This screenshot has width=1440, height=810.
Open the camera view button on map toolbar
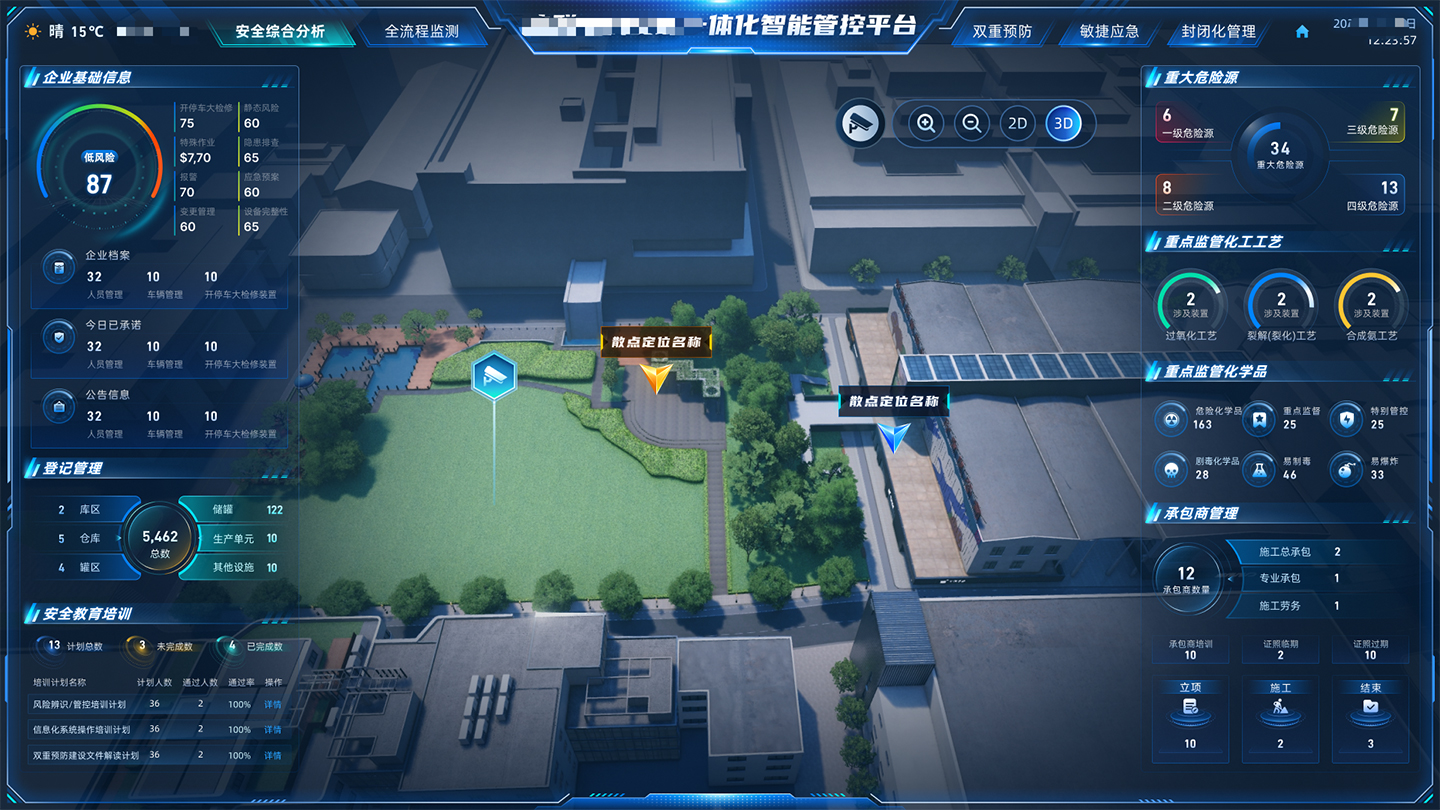[x=860, y=124]
